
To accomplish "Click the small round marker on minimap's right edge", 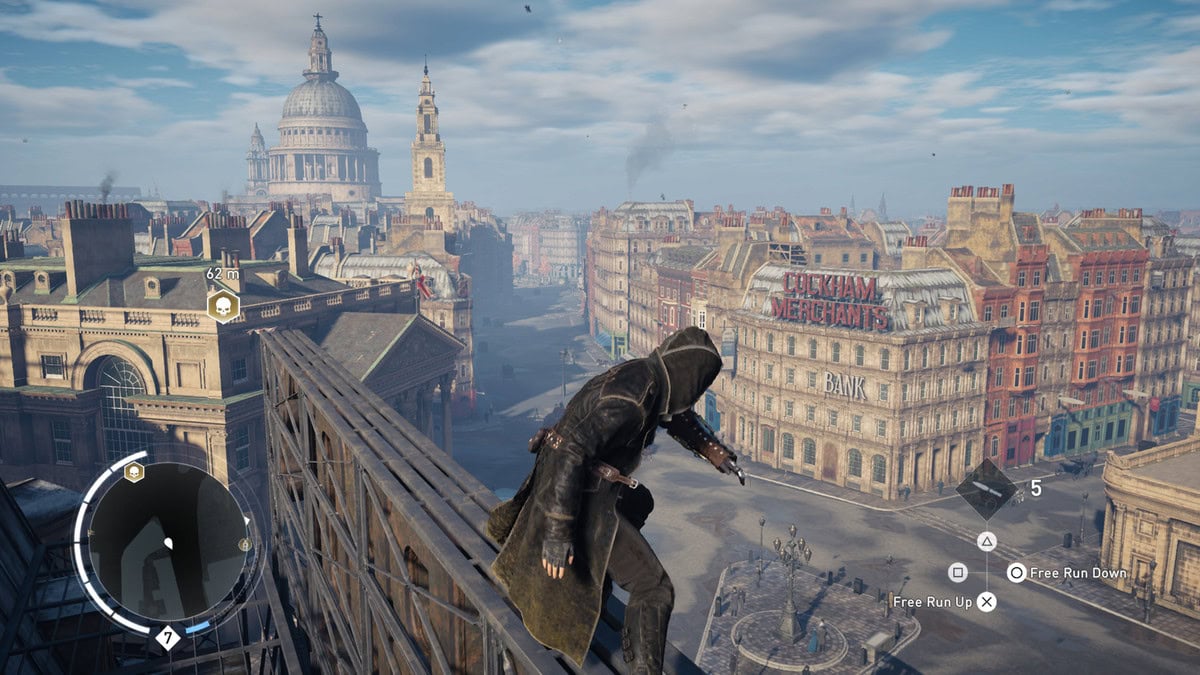I will point(245,545).
